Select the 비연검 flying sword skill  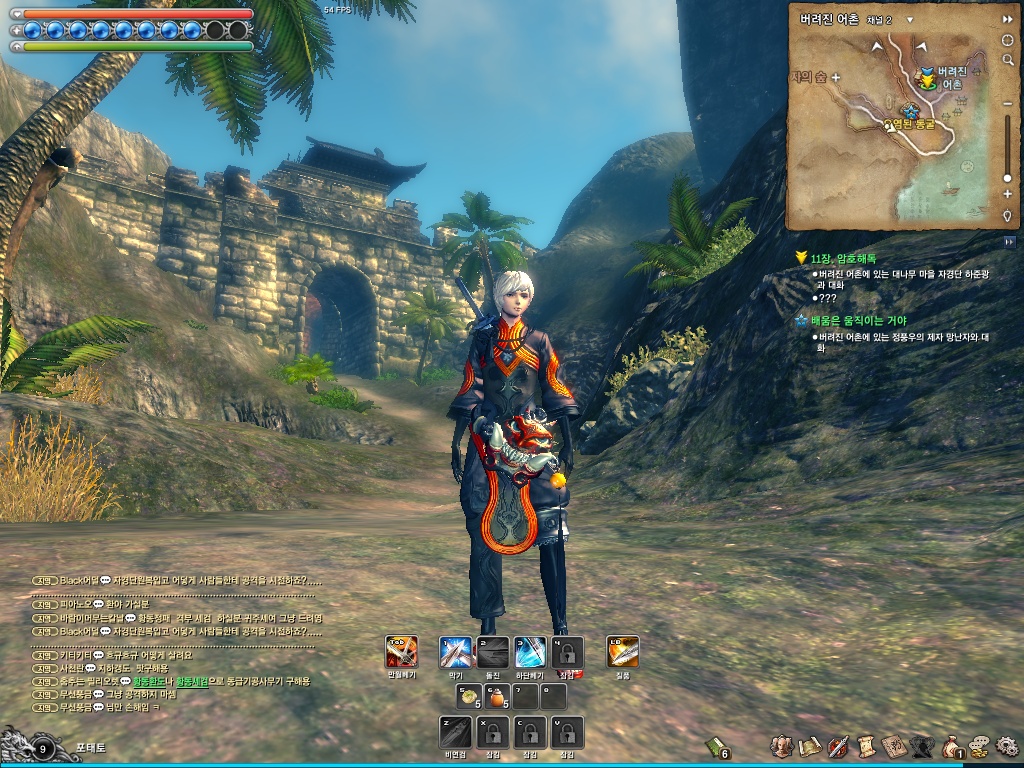click(455, 732)
